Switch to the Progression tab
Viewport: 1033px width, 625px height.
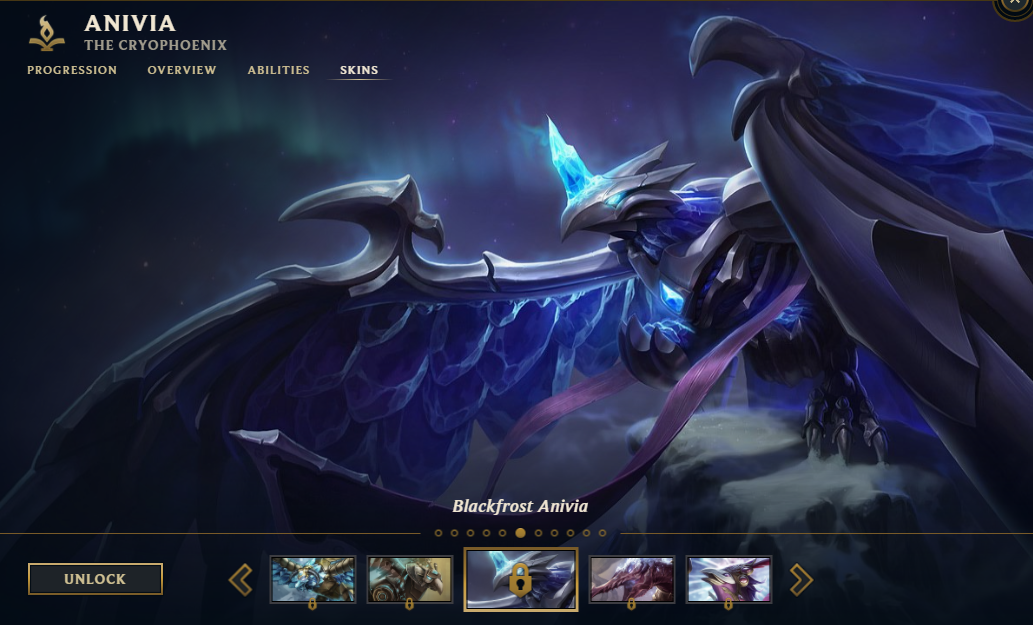point(72,70)
